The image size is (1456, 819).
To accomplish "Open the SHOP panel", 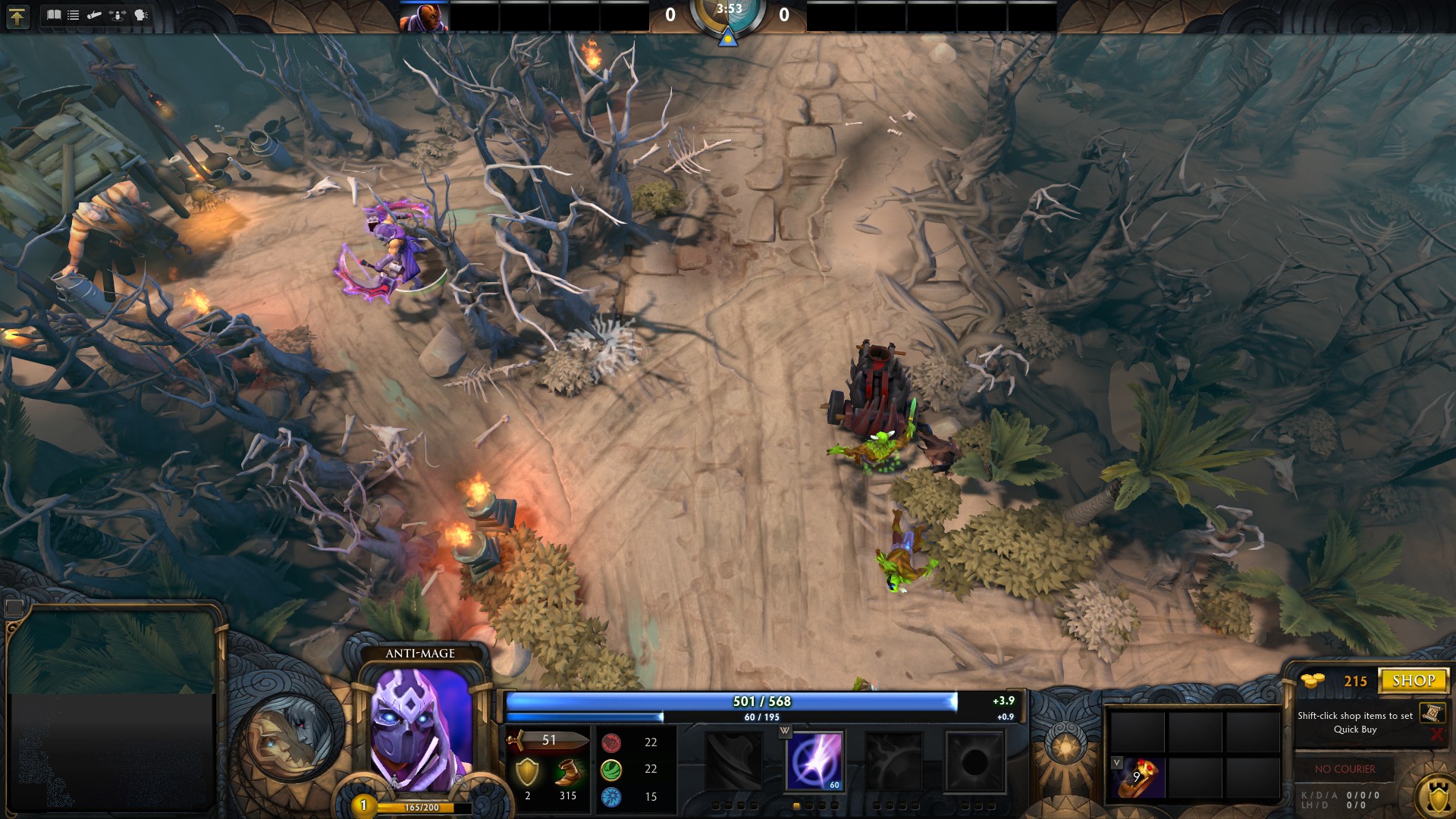I will [x=1414, y=680].
